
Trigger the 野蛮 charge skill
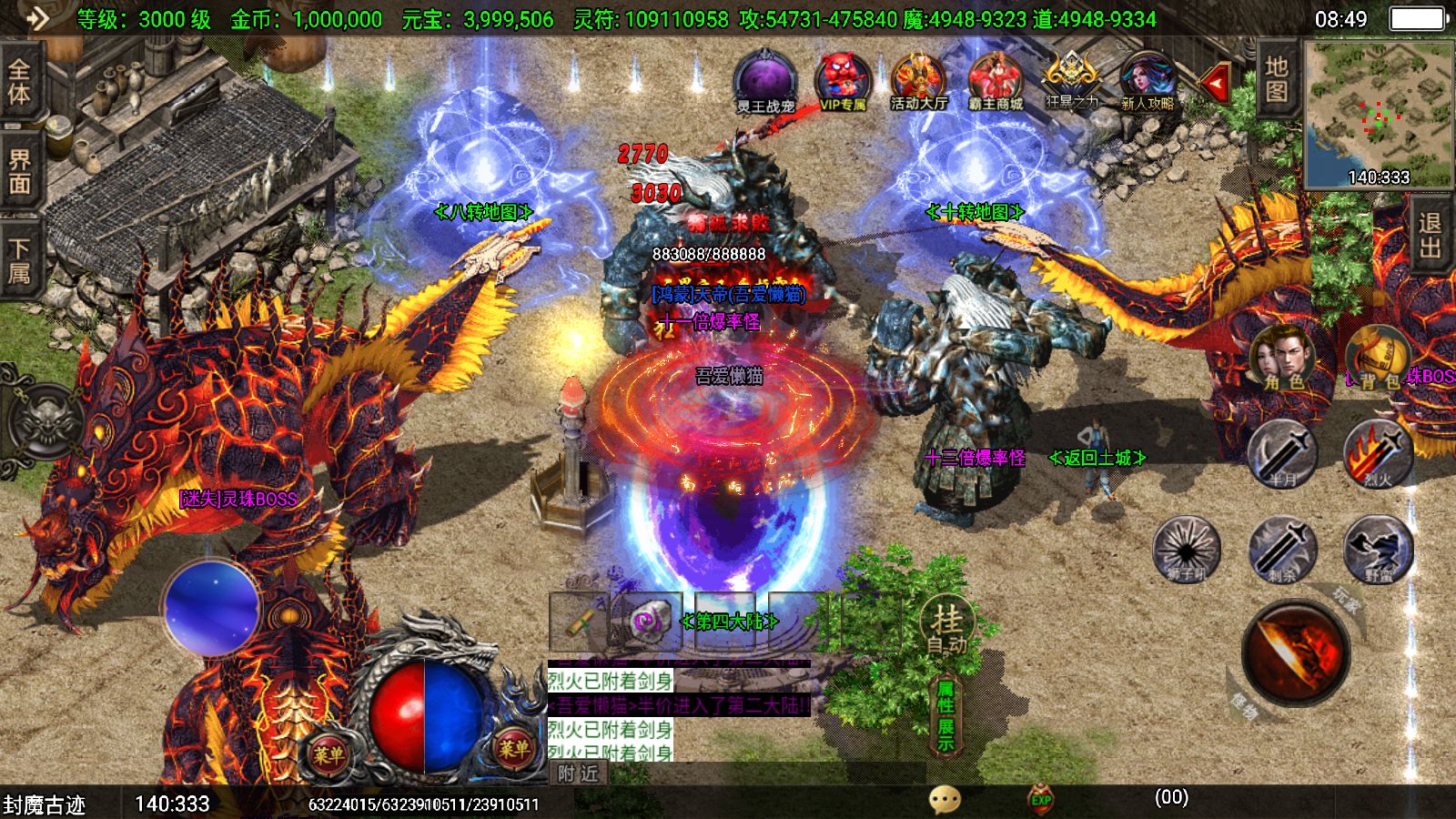click(1378, 549)
